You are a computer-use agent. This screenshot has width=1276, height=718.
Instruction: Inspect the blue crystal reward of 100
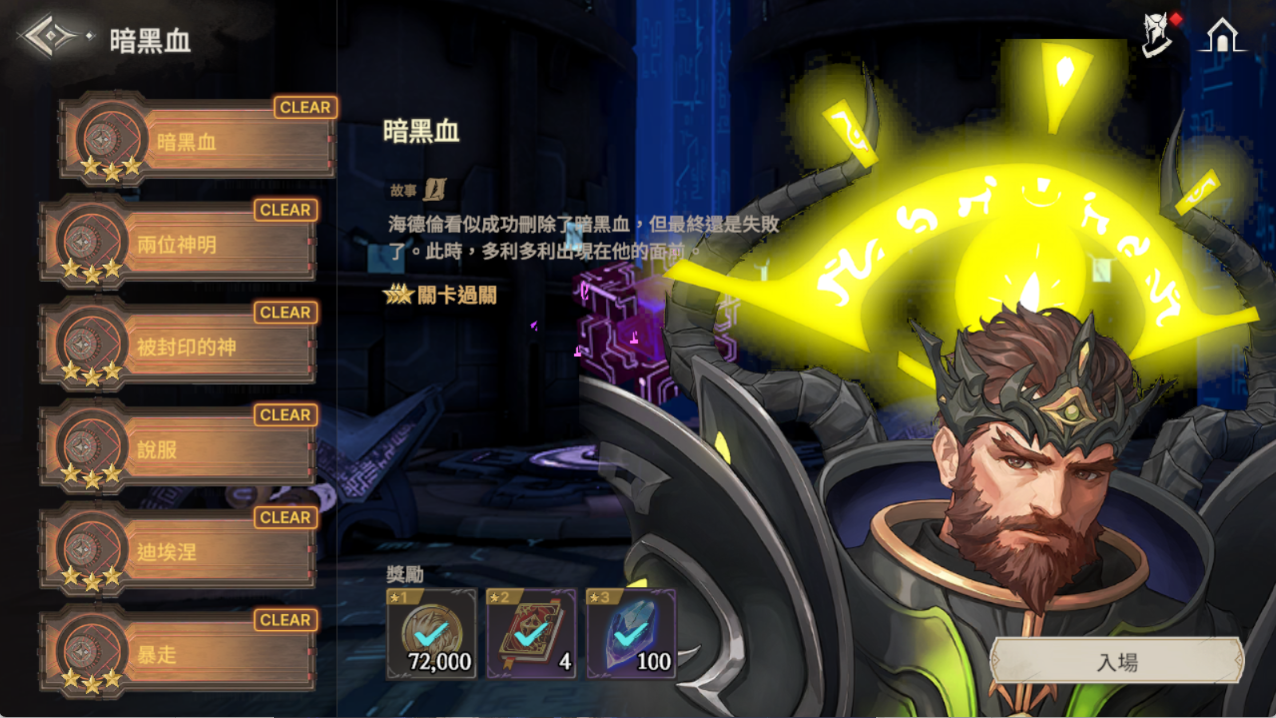coord(631,634)
